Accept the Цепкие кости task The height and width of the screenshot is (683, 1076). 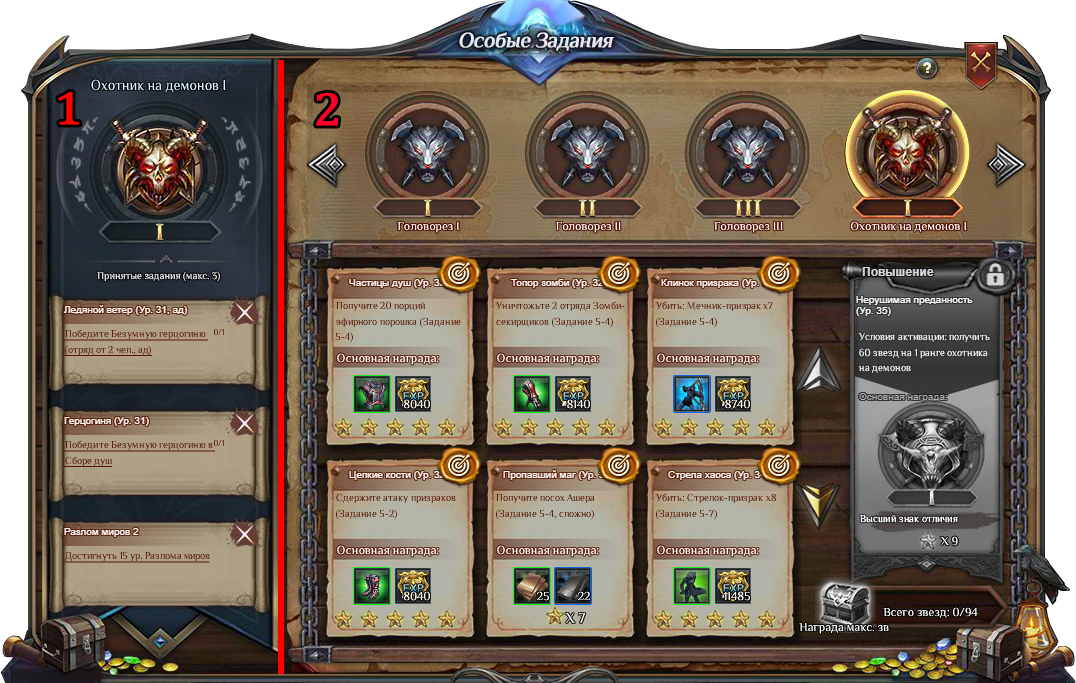[x=459, y=465]
